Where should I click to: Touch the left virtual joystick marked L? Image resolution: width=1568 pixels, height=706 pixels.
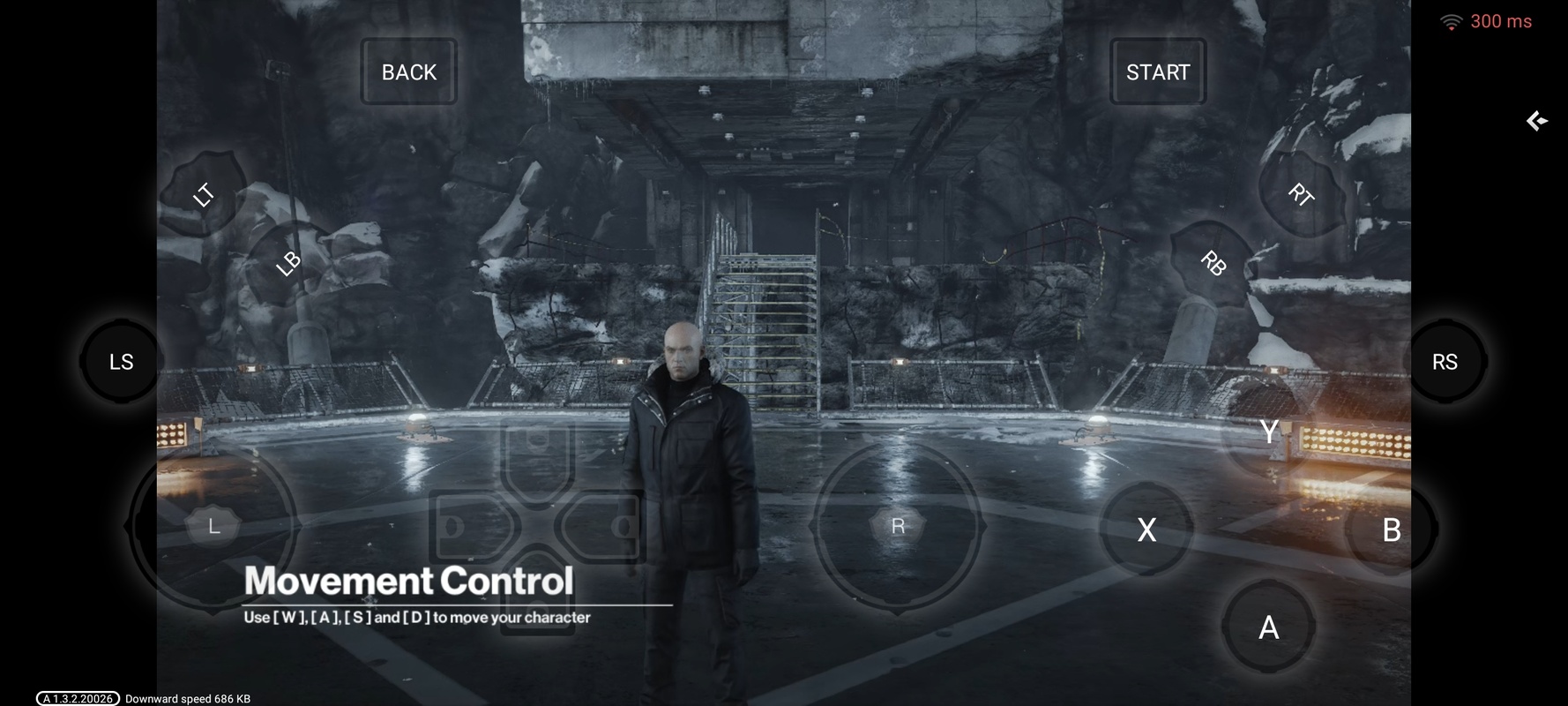[213, 526]
